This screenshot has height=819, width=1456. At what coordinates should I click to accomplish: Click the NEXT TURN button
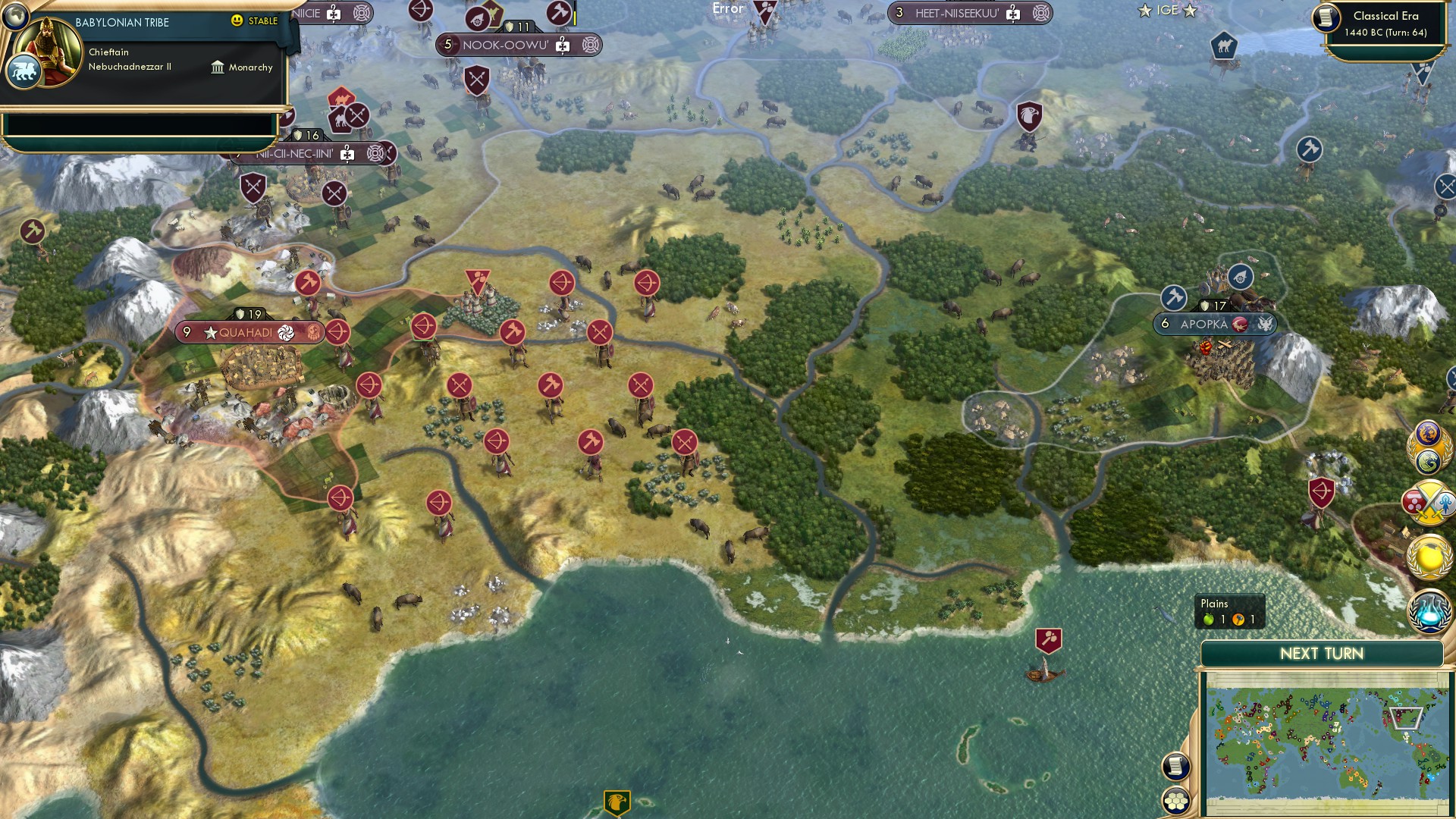coord(1323,653)
